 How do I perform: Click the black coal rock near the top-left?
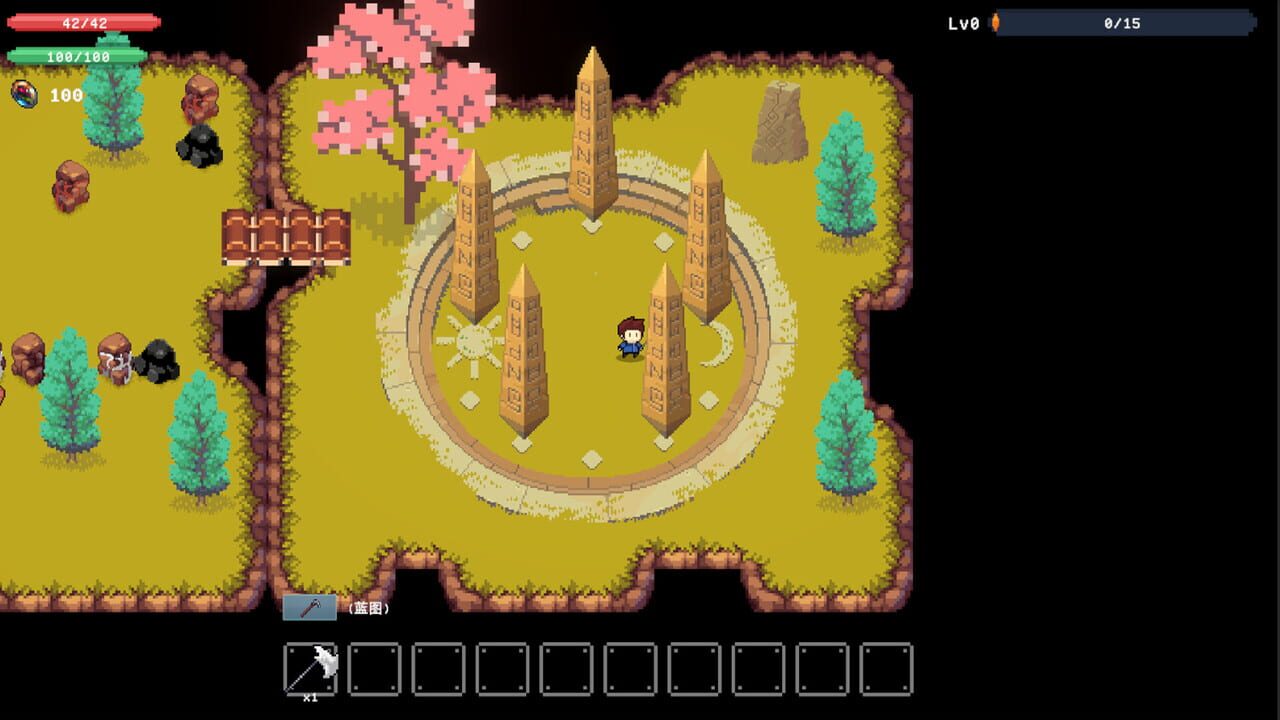point(197,150)
